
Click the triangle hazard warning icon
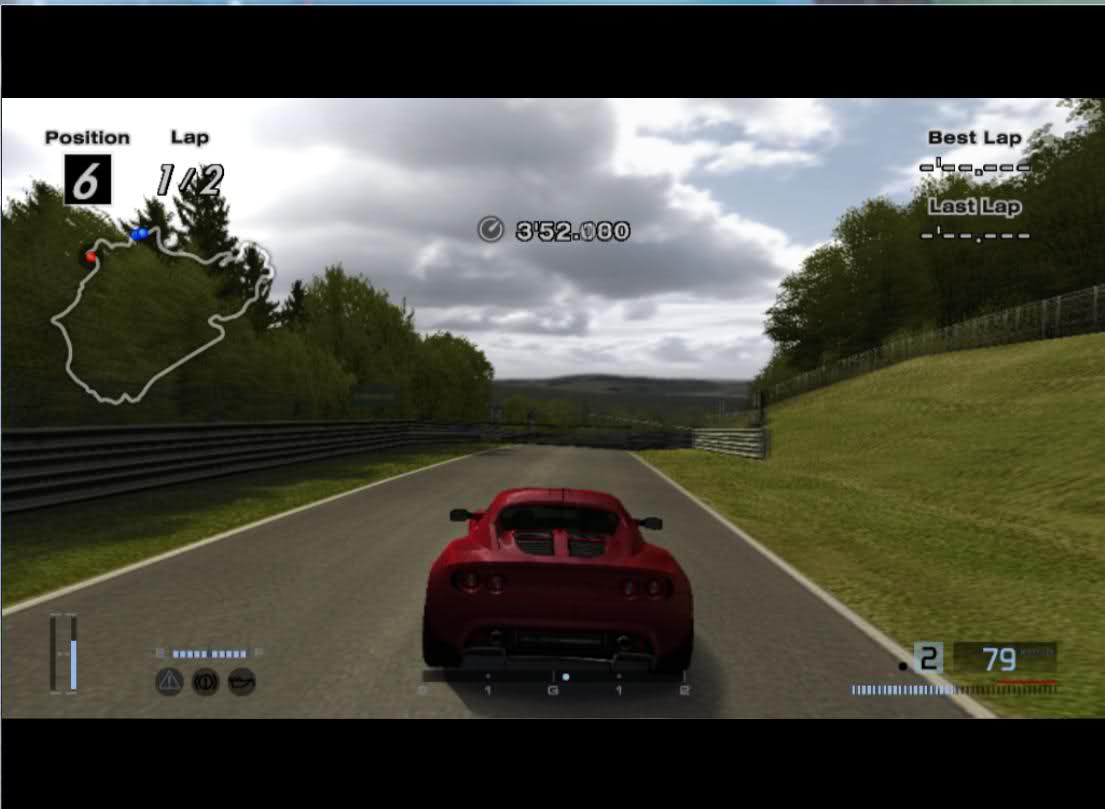point(169,683)
